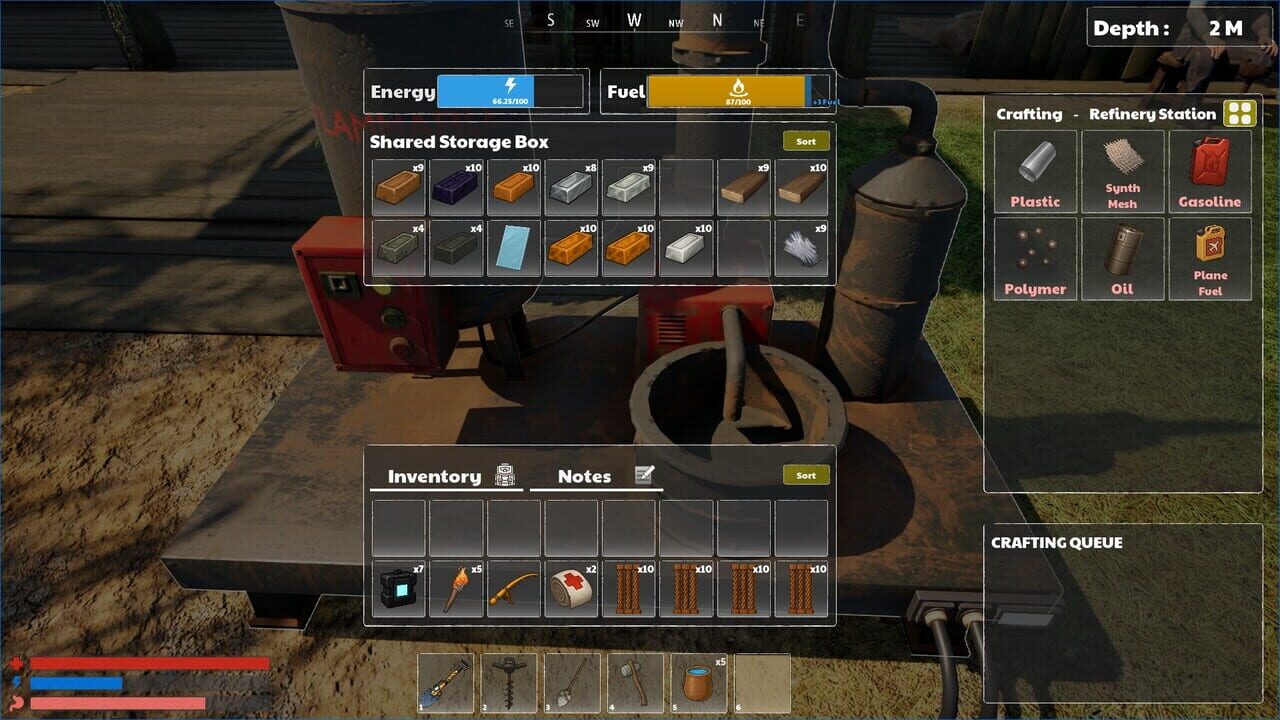Select the Polymer recipe
Screen dimensions: 1280x720
click(x=1035, y=258)
